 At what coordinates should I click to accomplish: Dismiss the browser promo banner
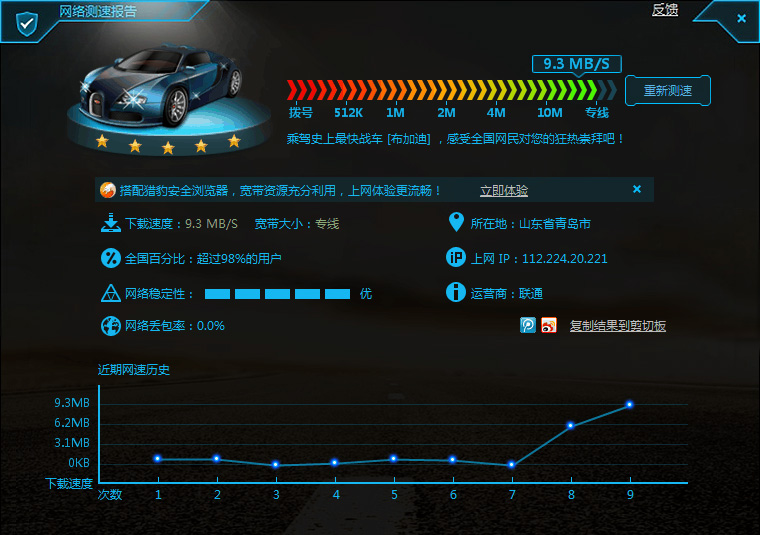point(637,189)
